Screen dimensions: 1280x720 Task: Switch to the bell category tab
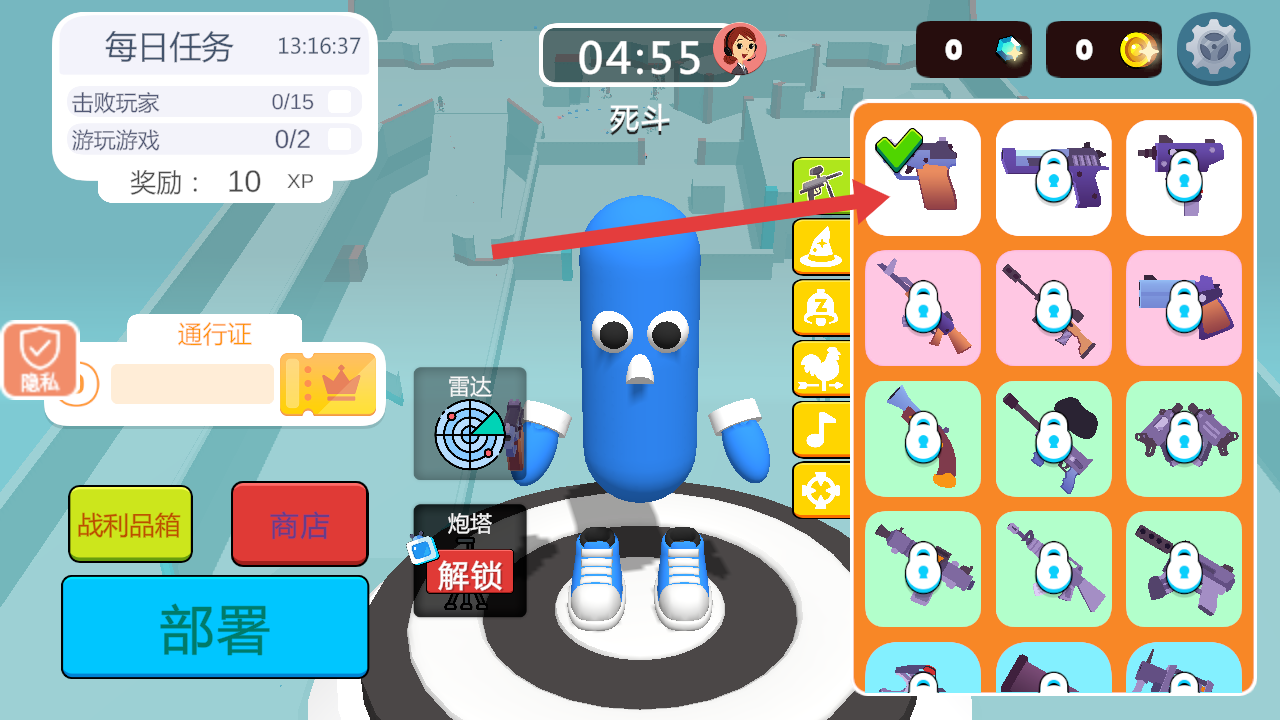[820, 307]
